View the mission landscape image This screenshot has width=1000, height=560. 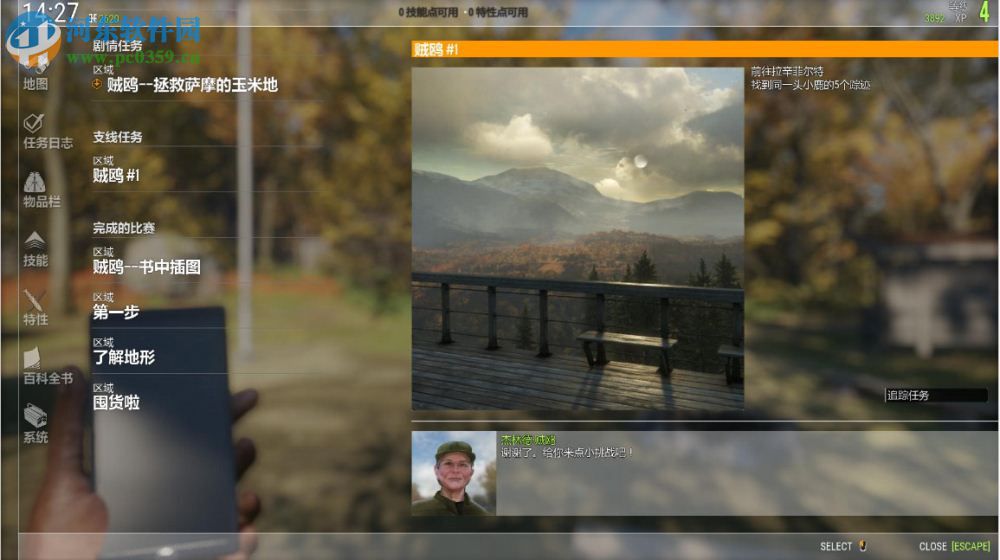[x=578, y=238]
